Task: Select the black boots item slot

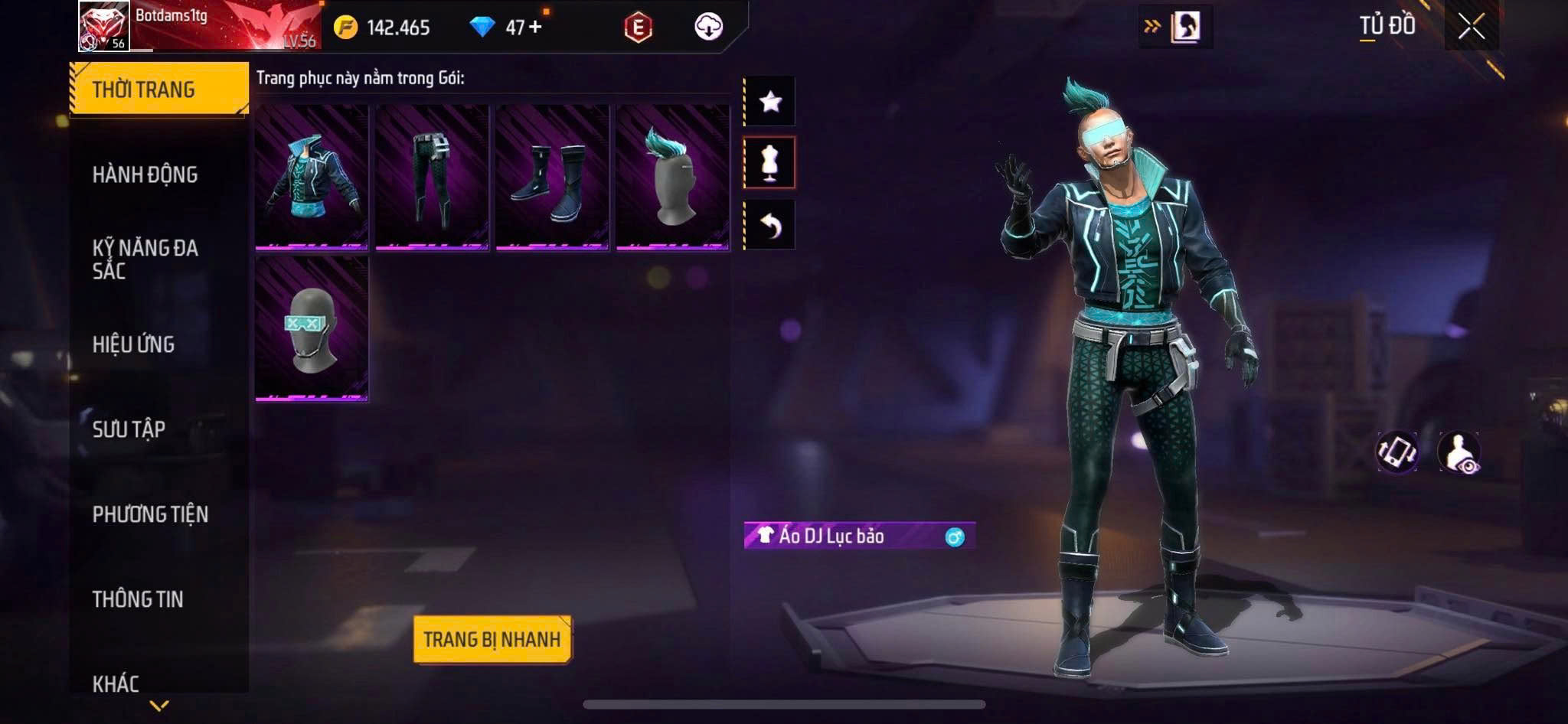Action: [x=552, y=178]
